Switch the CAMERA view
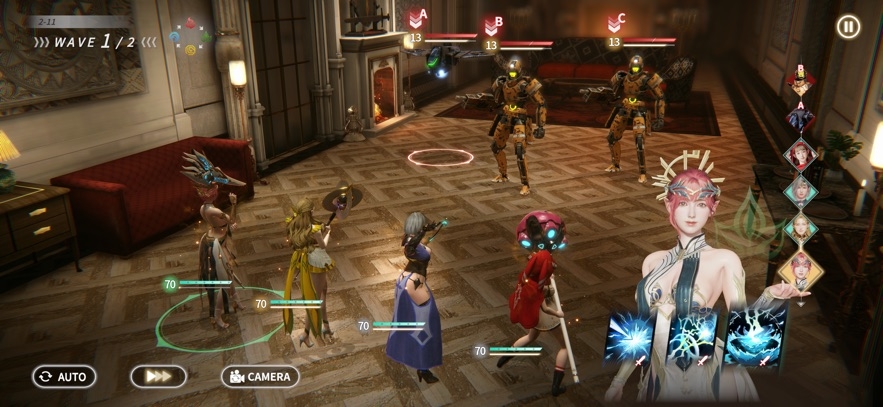The width and height of the screenshot is (883, 407). point(260,377)
